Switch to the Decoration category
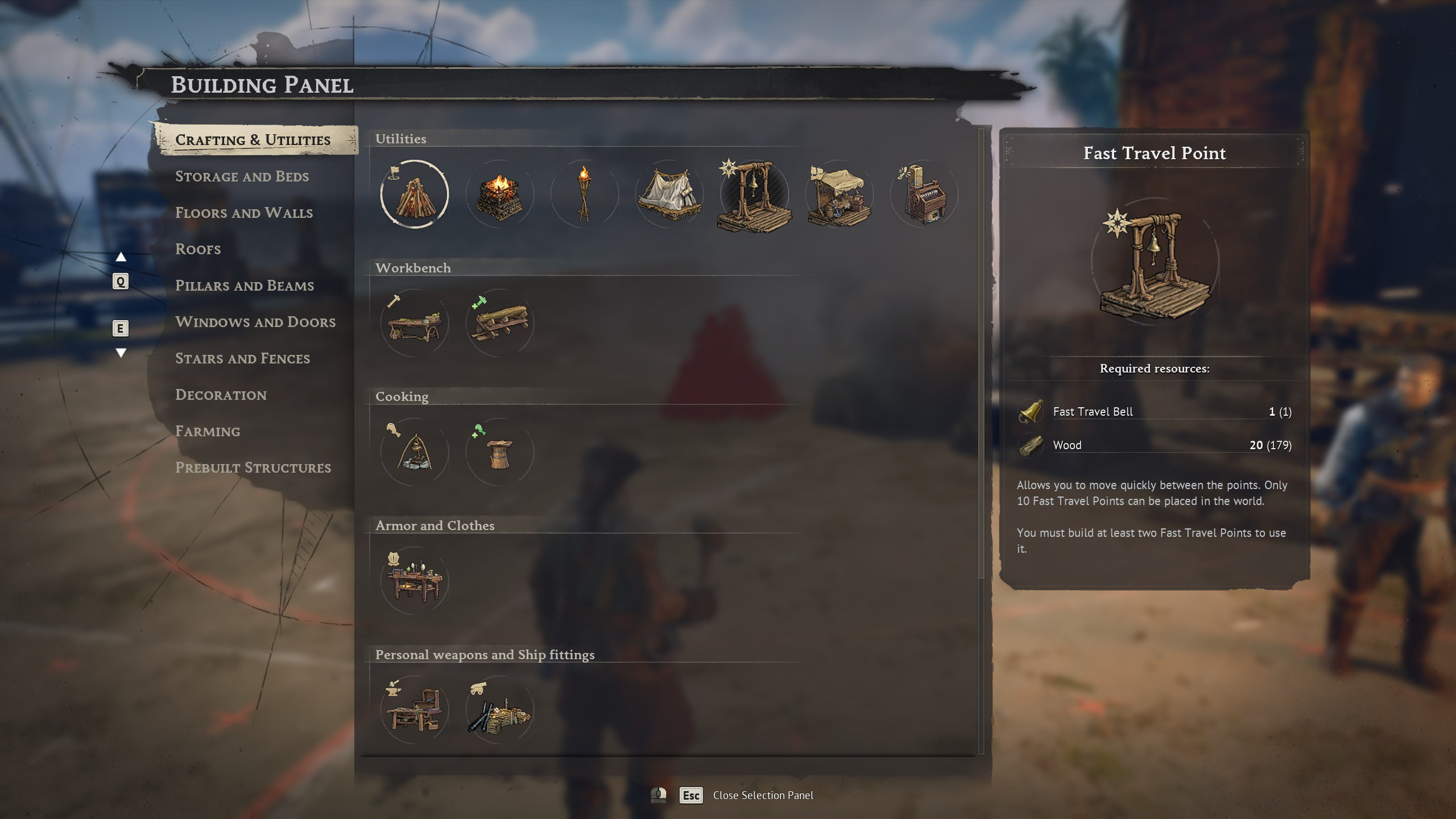1456x819 pixels. (221, 395)
